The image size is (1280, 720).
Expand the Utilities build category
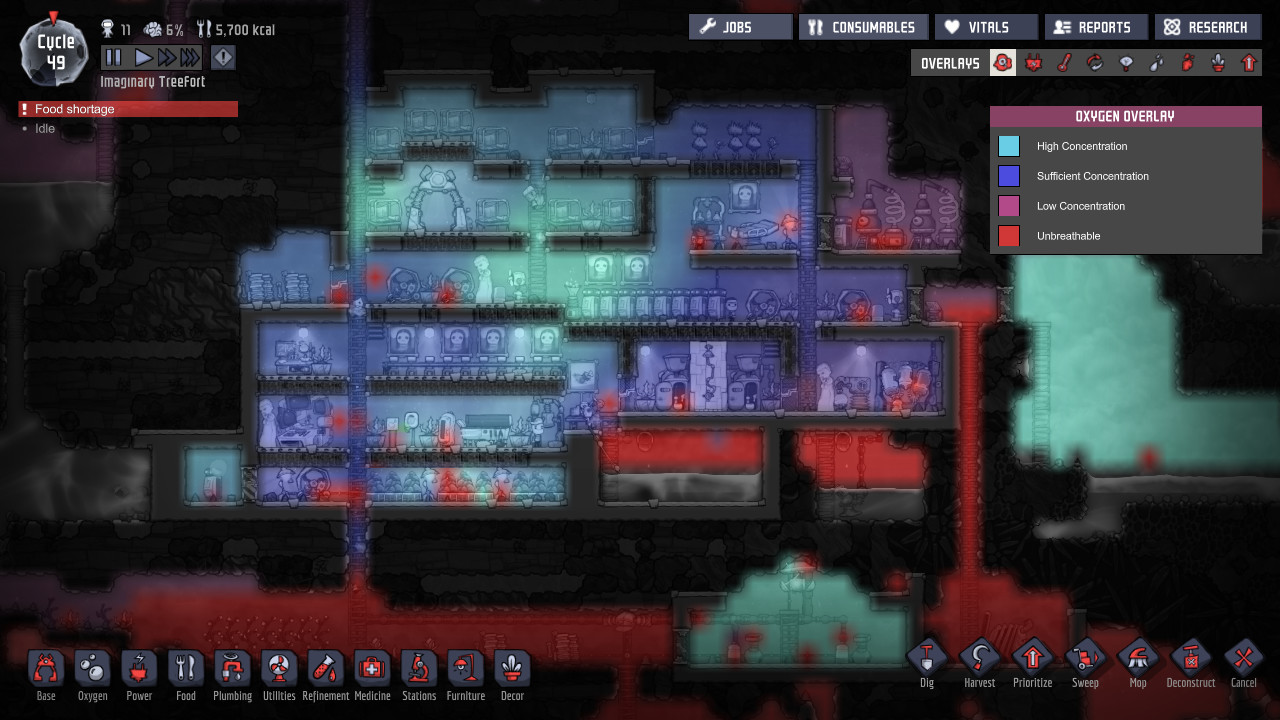pyautogui.click(x=279, y=670)
